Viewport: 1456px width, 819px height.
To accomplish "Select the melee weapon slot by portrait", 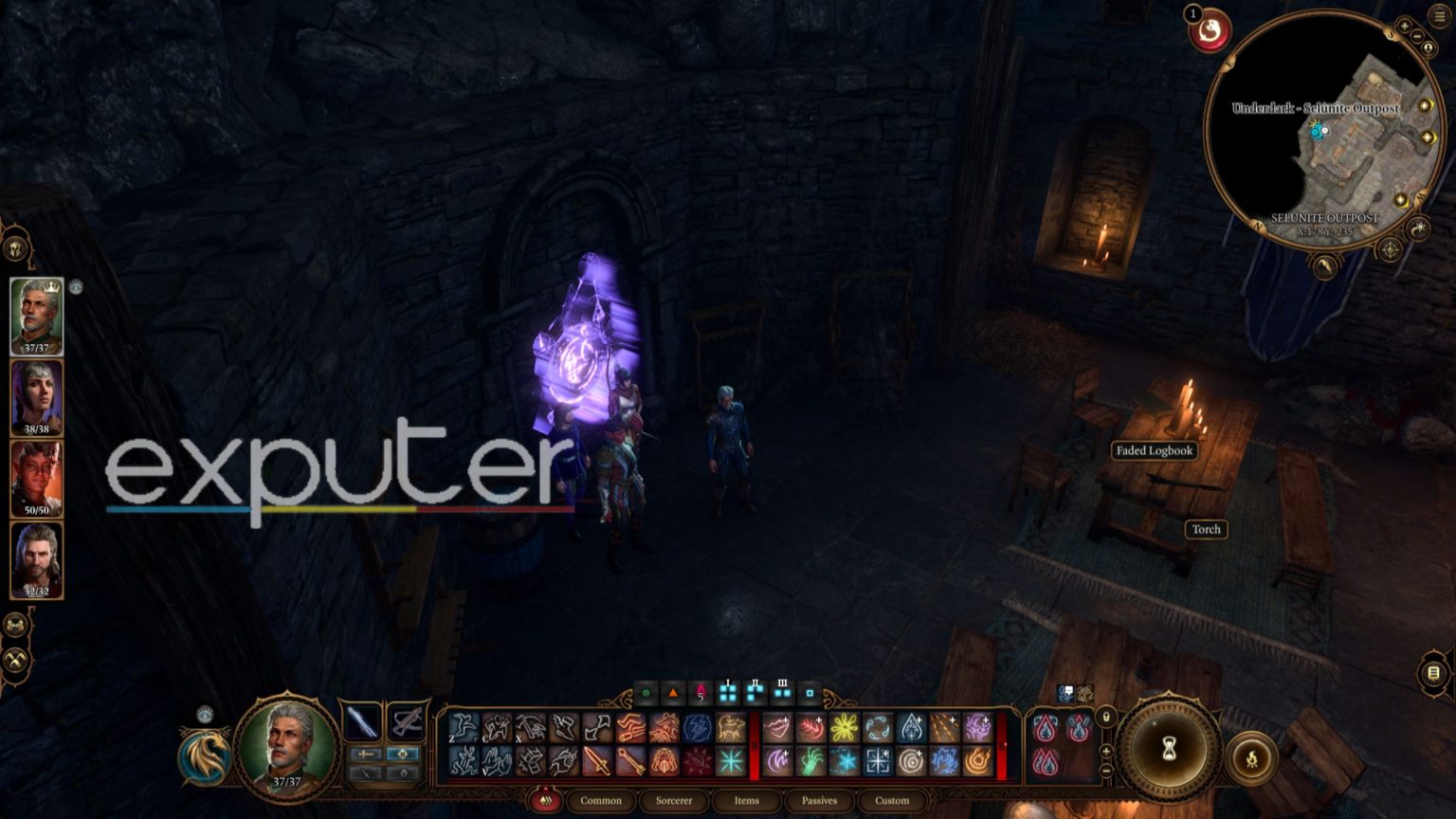I will click(362, 722).
